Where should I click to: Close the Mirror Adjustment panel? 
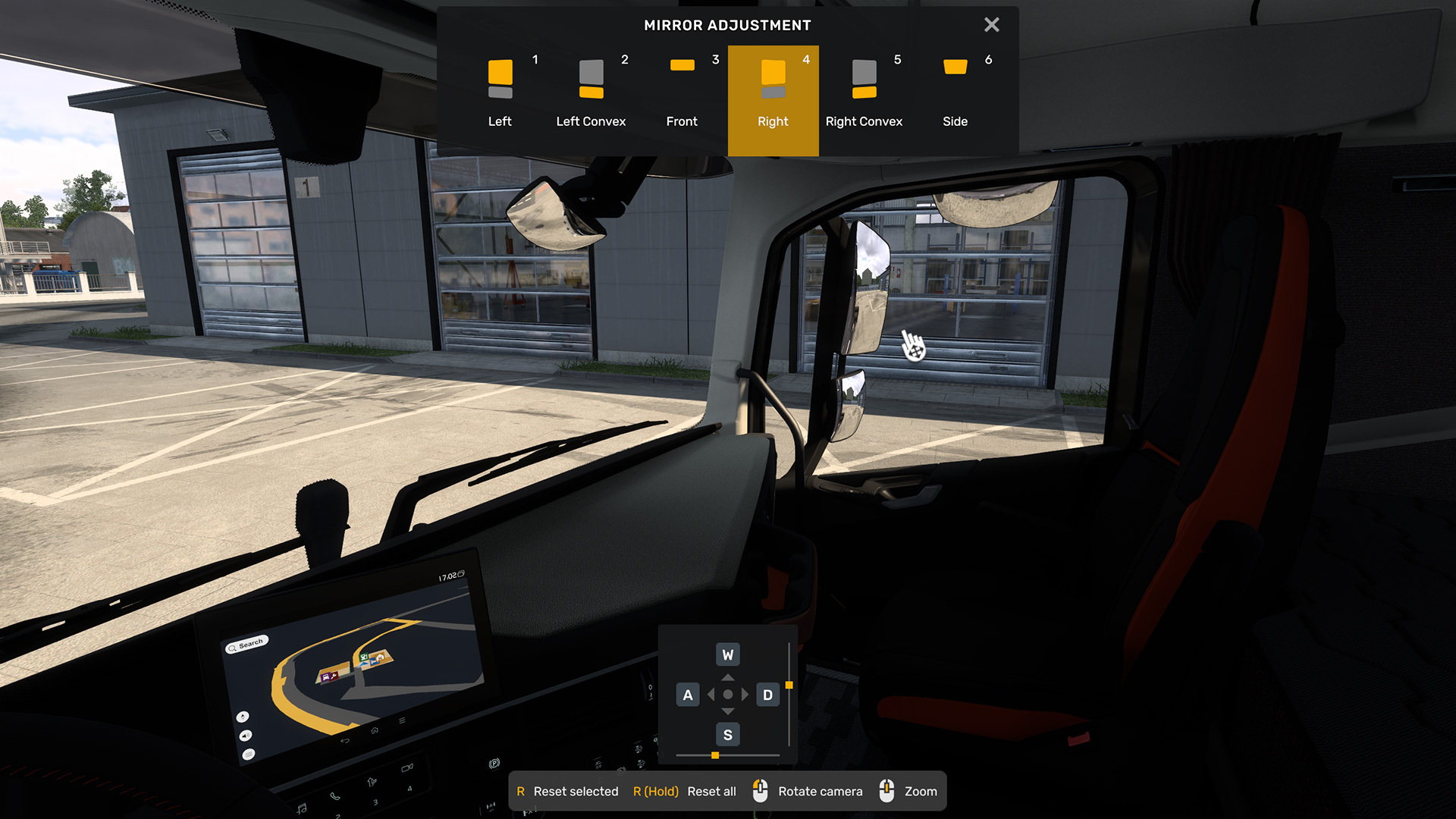coord(991,25)
